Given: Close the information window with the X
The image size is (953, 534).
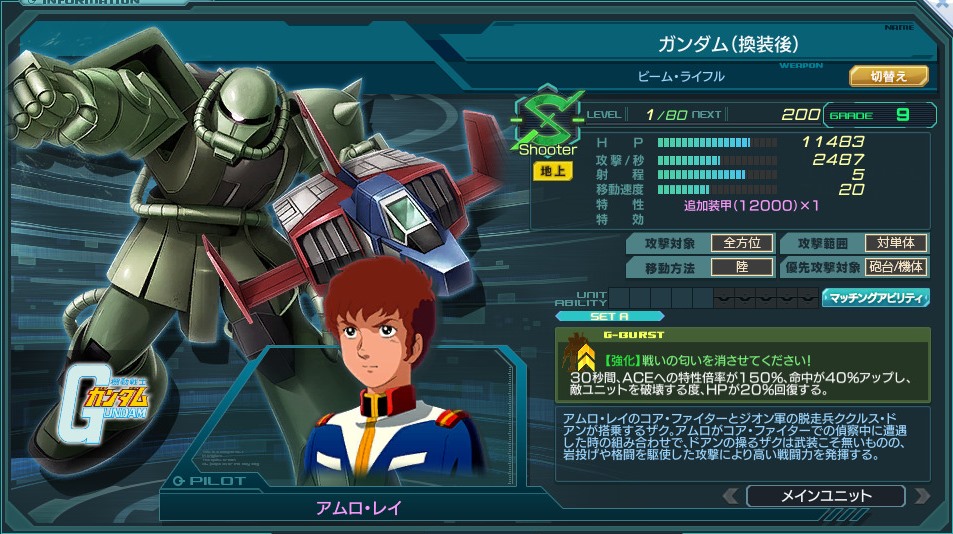Looking at the screenshot, I should (x=944, y=5).
